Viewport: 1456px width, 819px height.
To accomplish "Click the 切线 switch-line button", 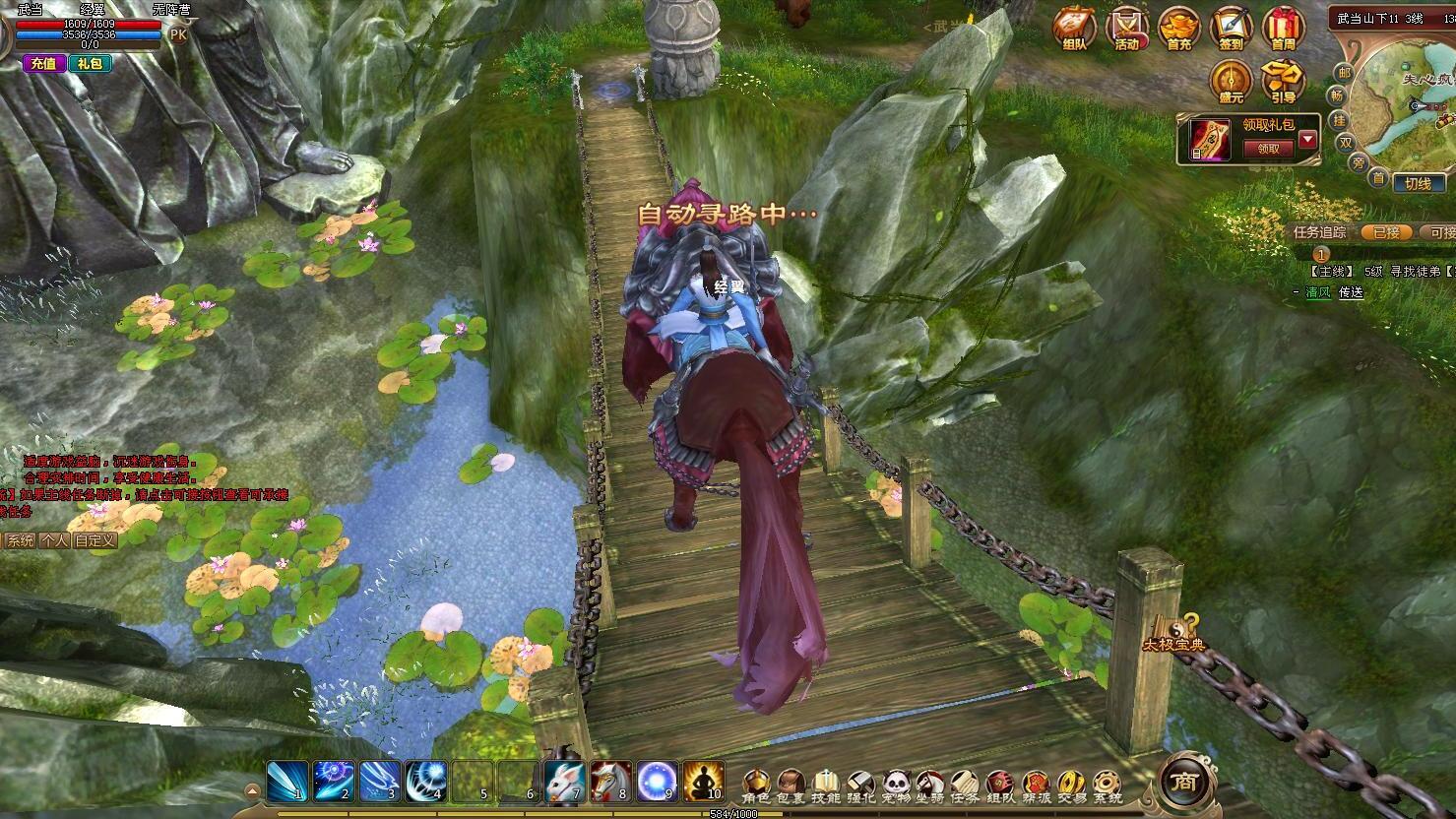I will click(x=1418, y=184).
